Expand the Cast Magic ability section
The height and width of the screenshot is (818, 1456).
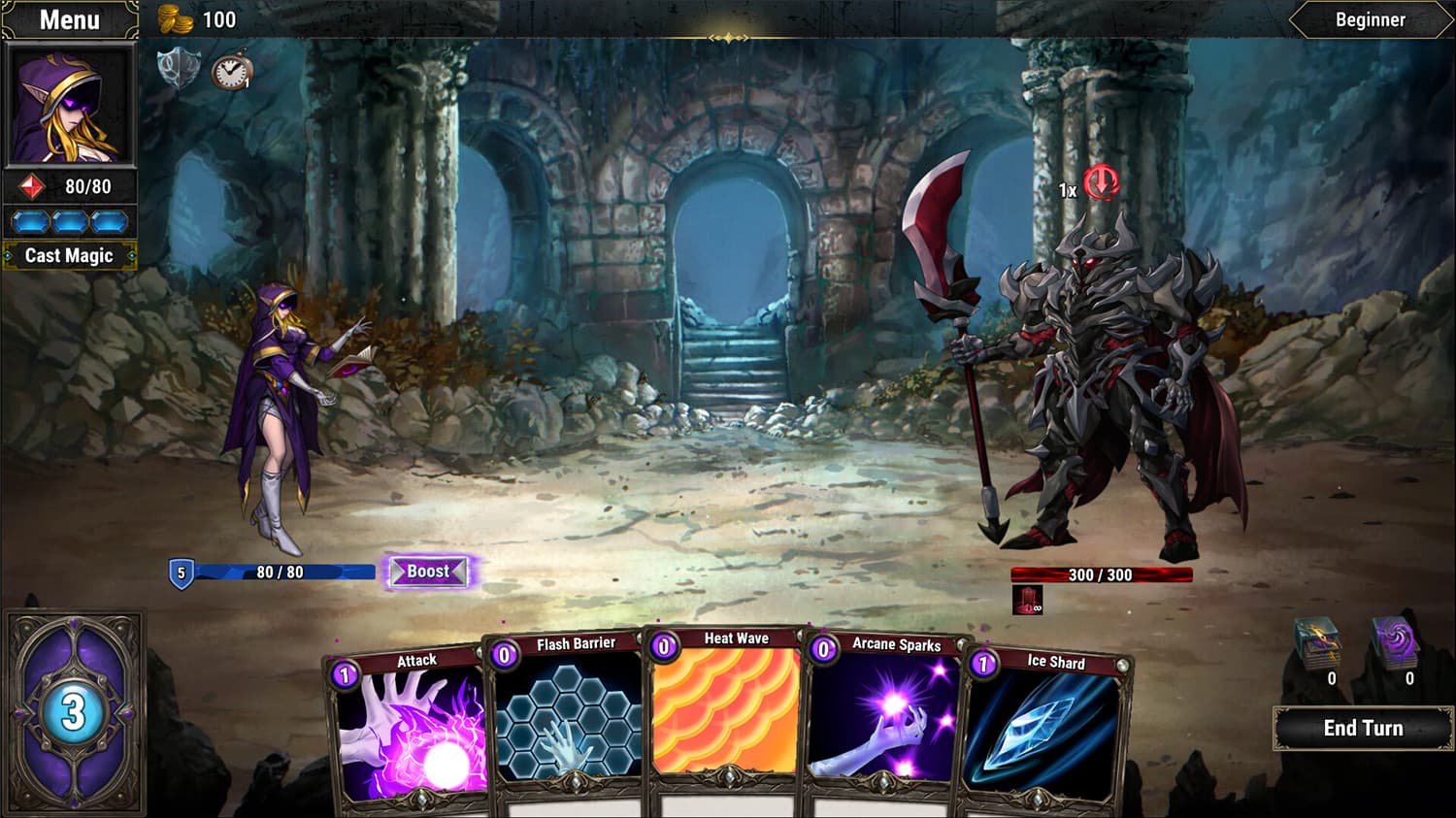[x=70, y=255]
